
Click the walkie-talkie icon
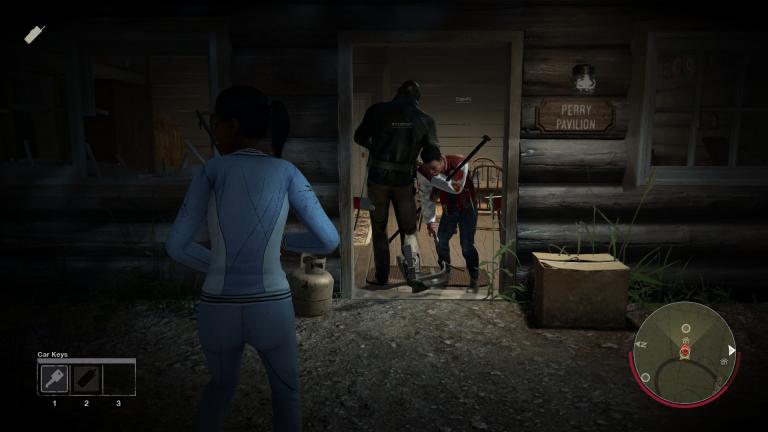pos(35,34)
